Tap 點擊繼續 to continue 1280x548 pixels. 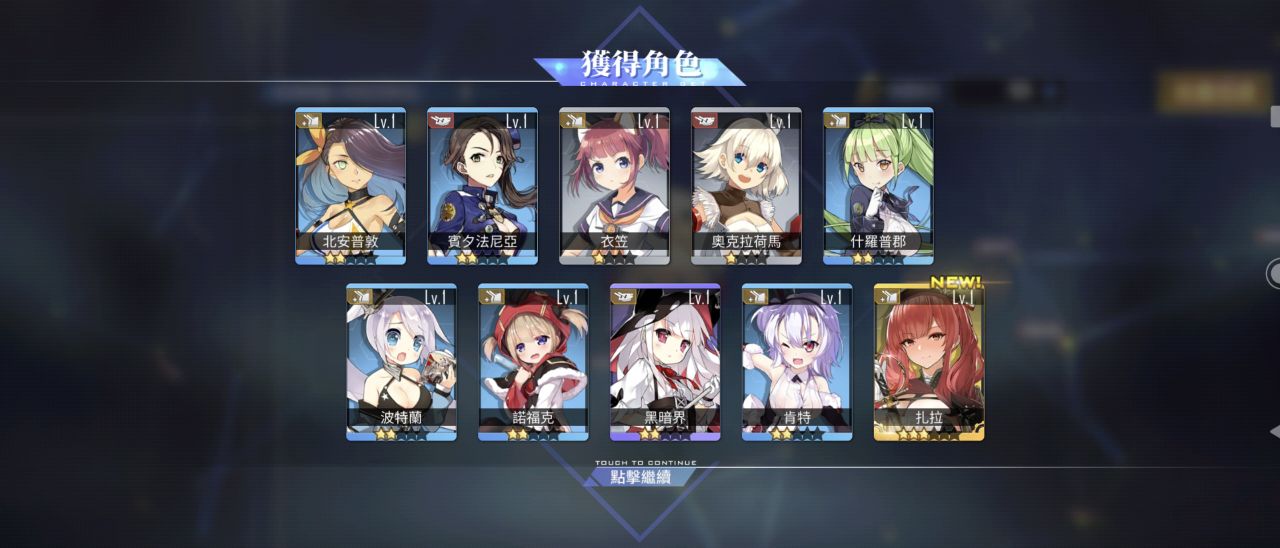(x=641, y=476)
